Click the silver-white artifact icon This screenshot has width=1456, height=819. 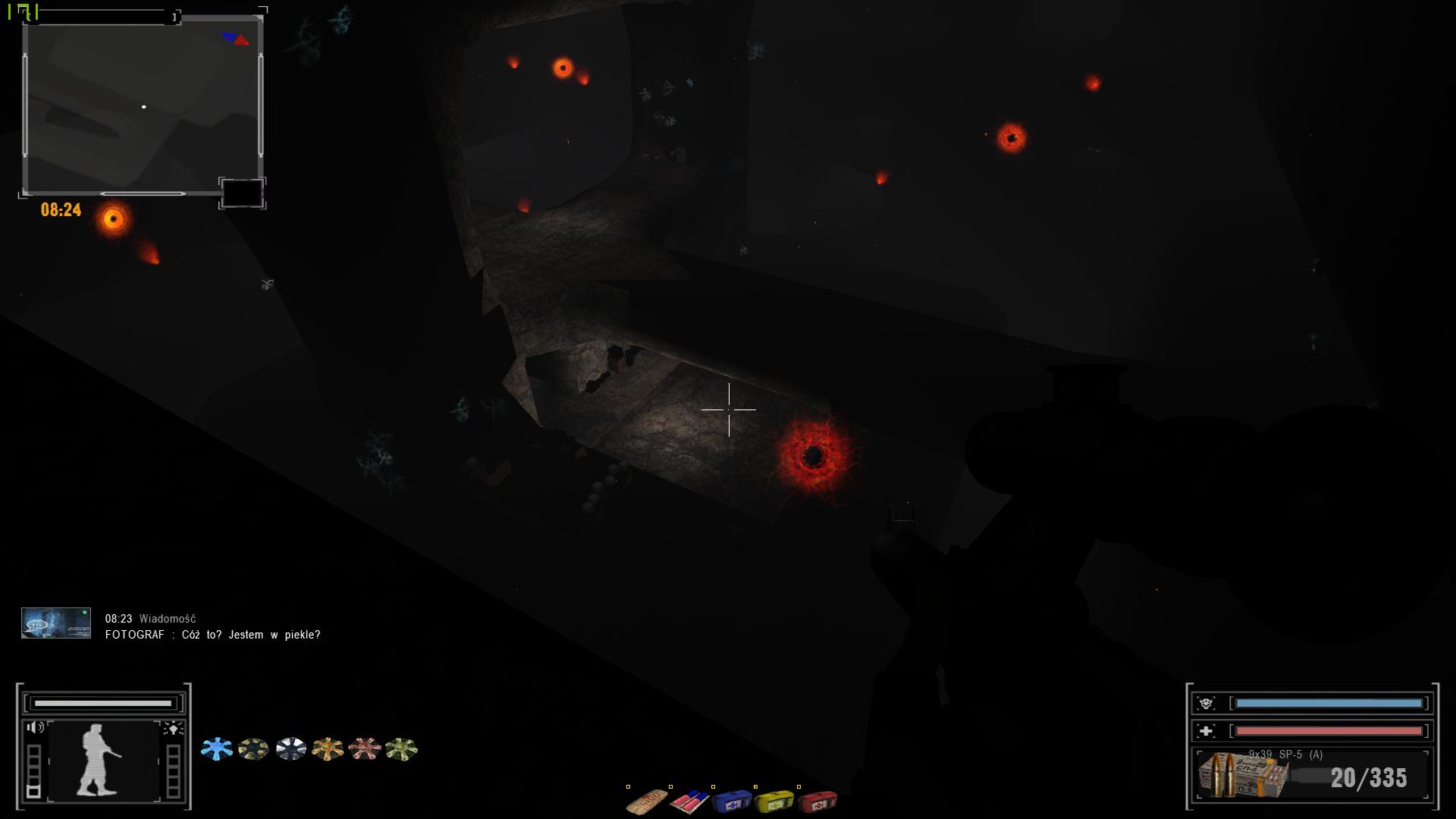click(290, 749)
